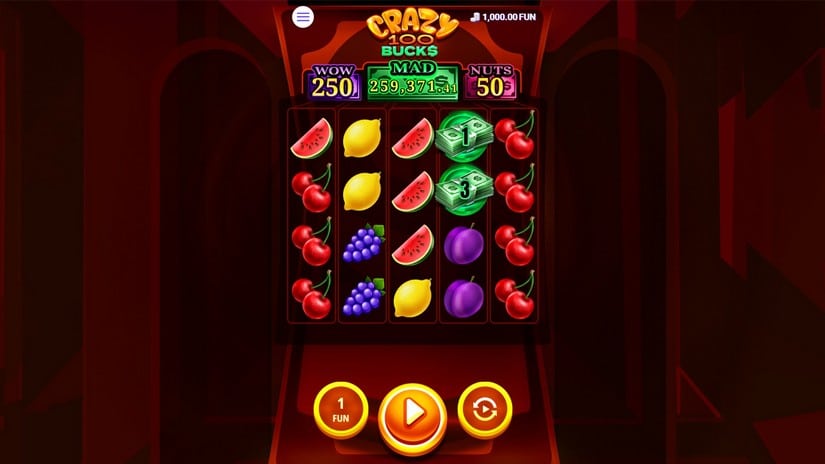Activate the autoplay button

485,409
